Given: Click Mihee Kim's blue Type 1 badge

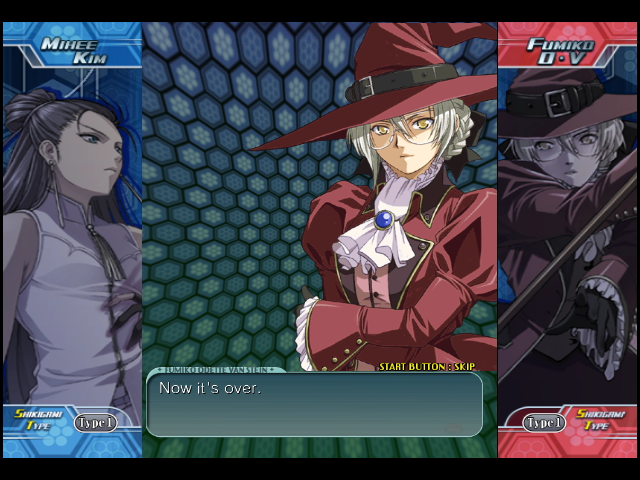Looking at the screenshot, I should click(x=95, y=423).
